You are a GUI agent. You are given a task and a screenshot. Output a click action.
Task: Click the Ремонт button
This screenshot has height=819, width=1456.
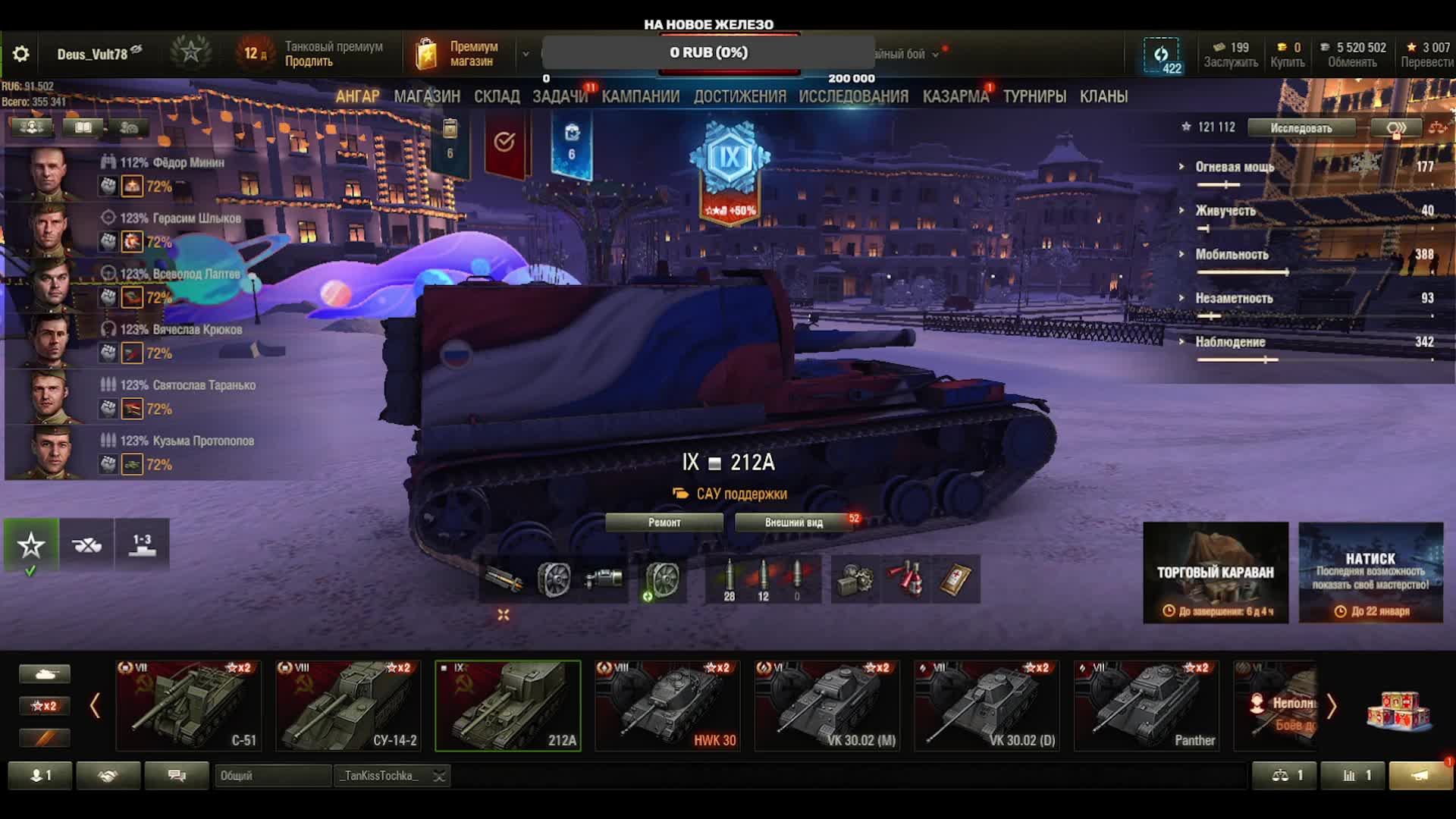tap(664, 522)
